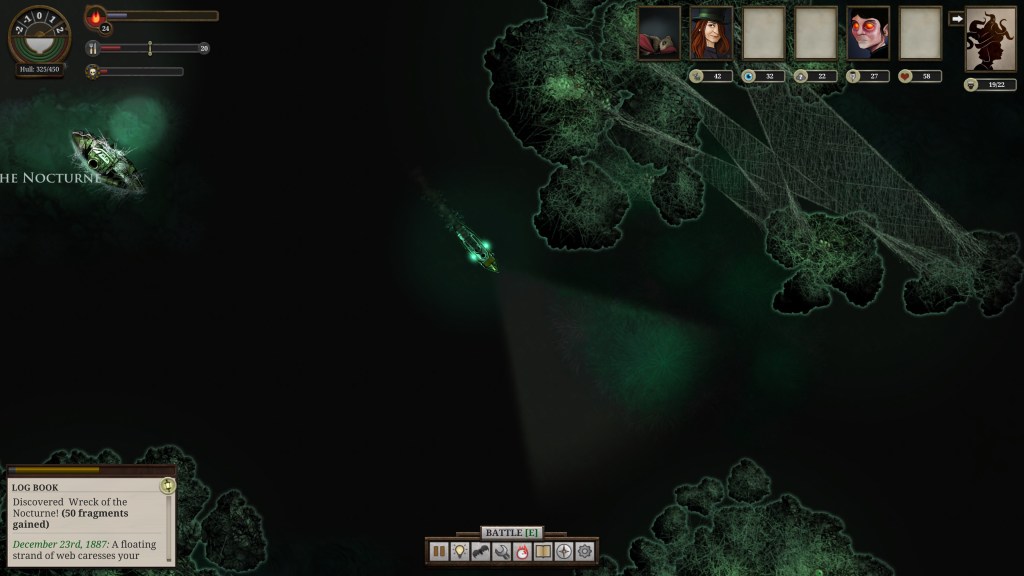This screenshot has height=576, width=1024.
Task: Enter Battle mode via the BATTLE tab
Action: point(511,533)
